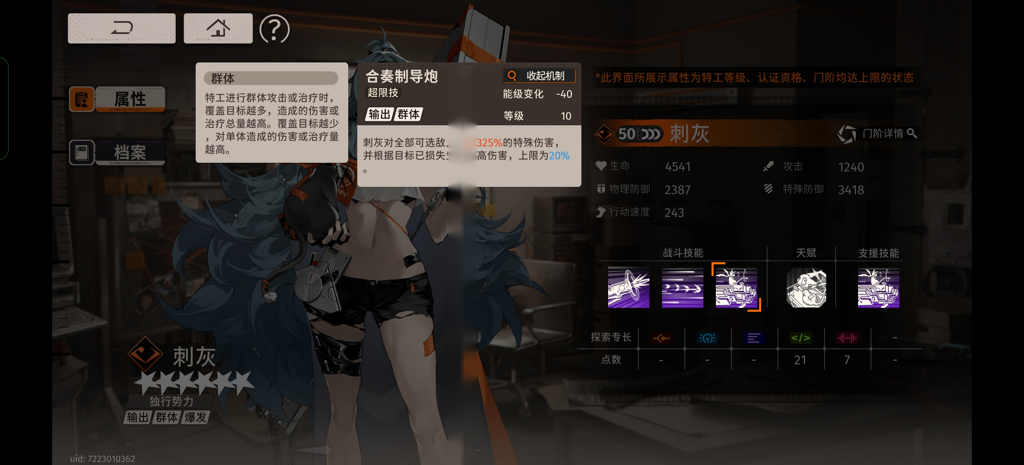Click the 收起机制 collapse button

click(539, 76)
